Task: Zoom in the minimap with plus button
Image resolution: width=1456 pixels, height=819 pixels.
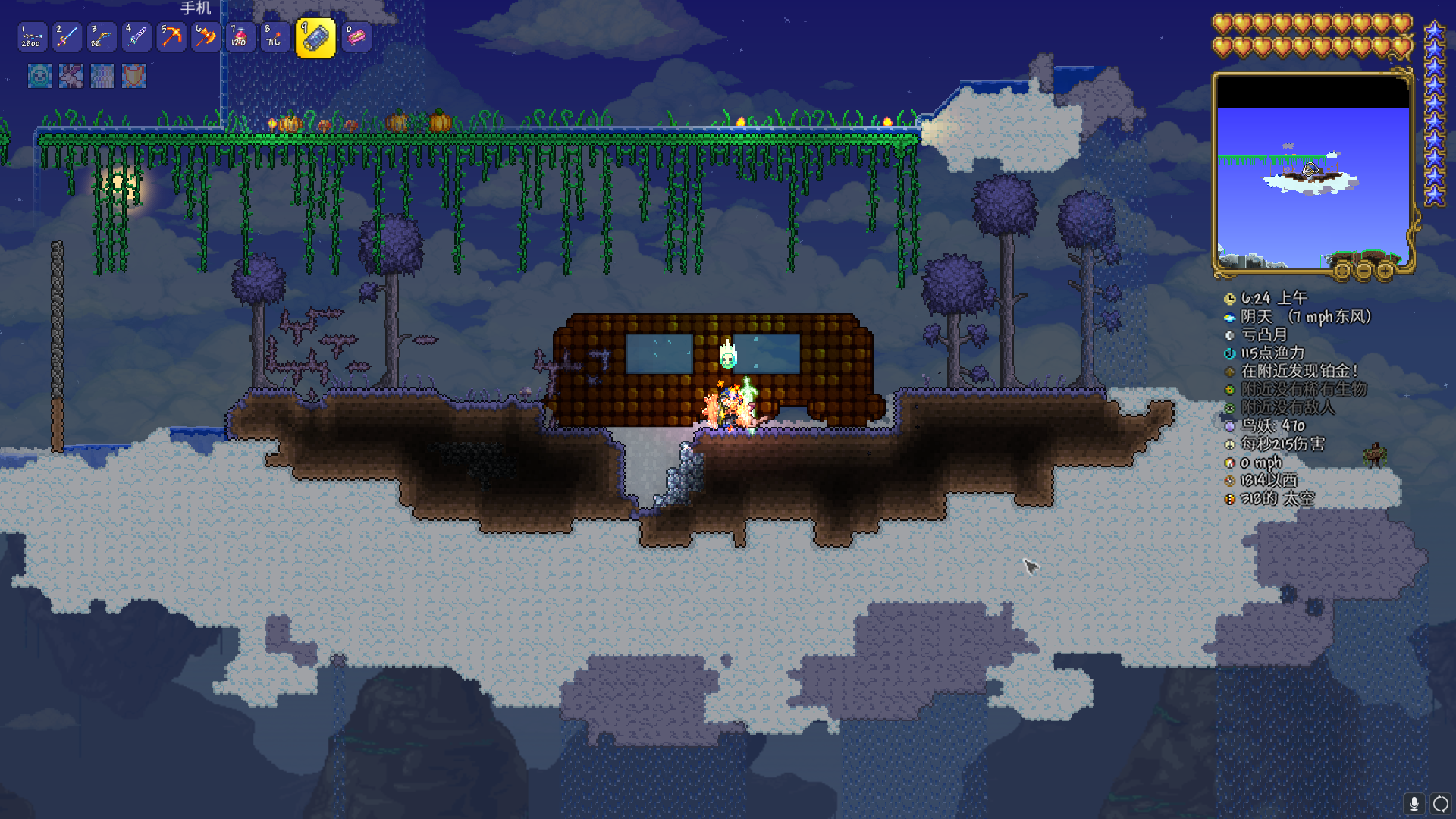Action: pyautogui.click(x=1385, y=271)
